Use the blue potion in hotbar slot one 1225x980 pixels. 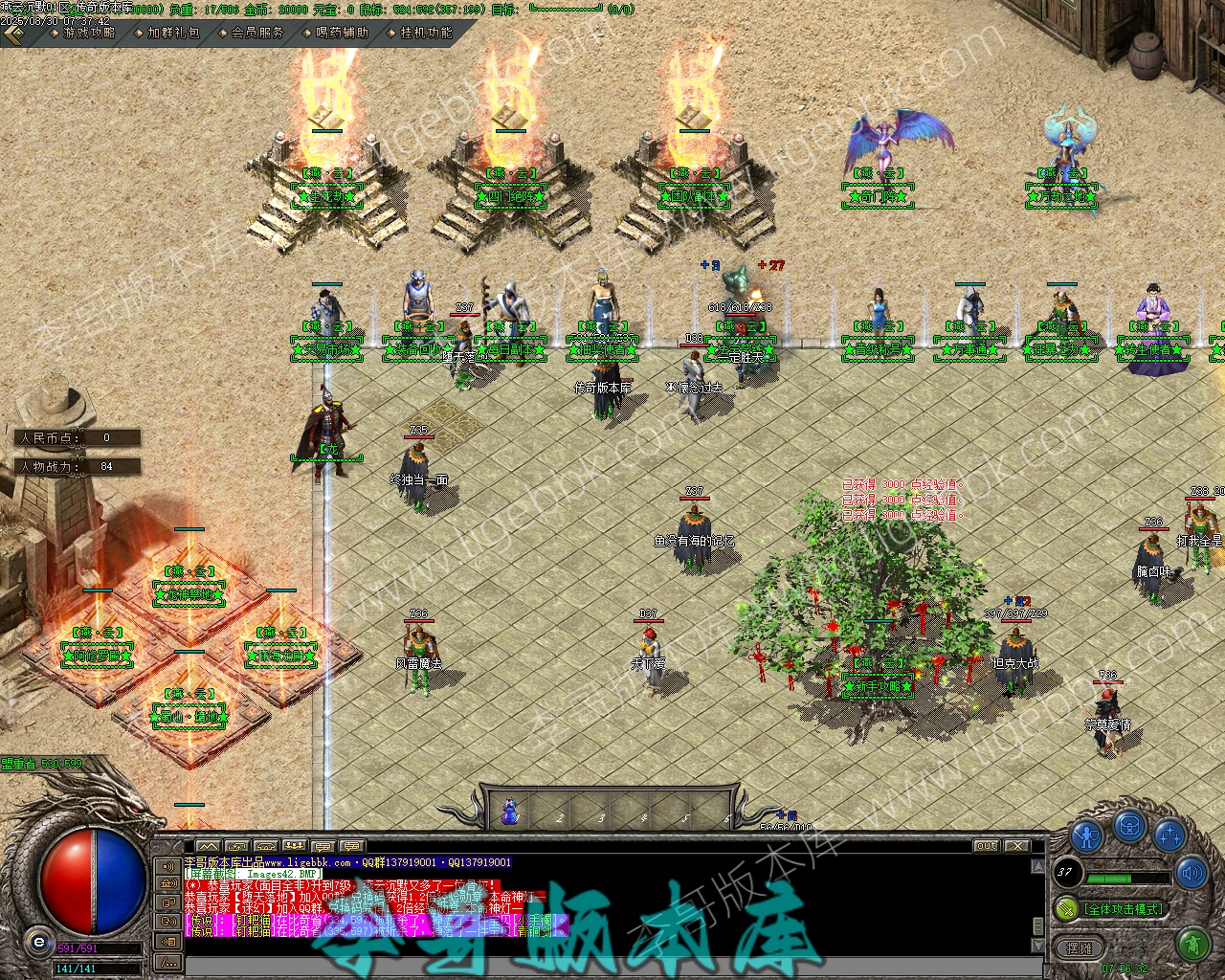tap(510, 813)
